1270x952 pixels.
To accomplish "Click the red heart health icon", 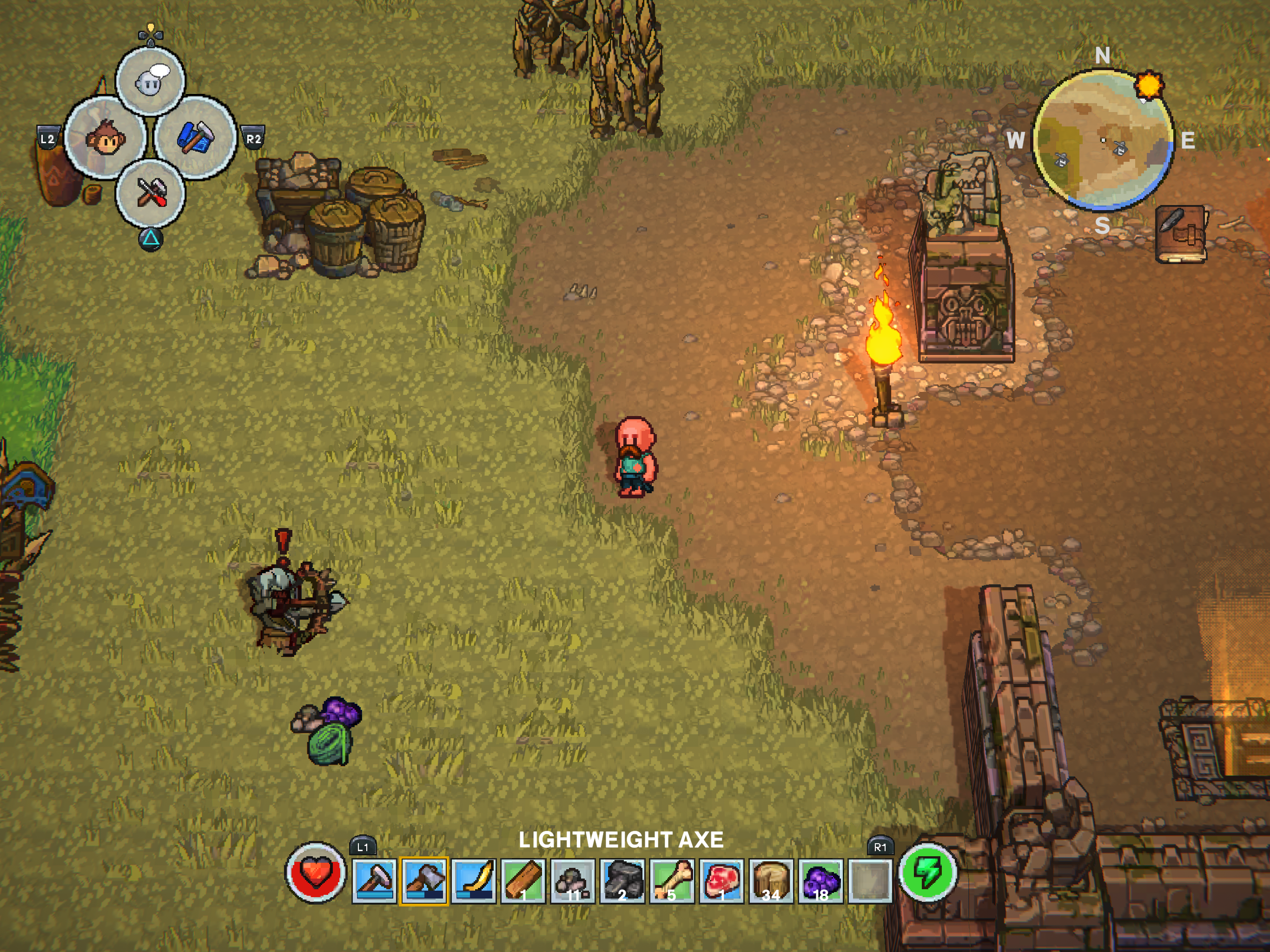I will [x=315, y=872].
